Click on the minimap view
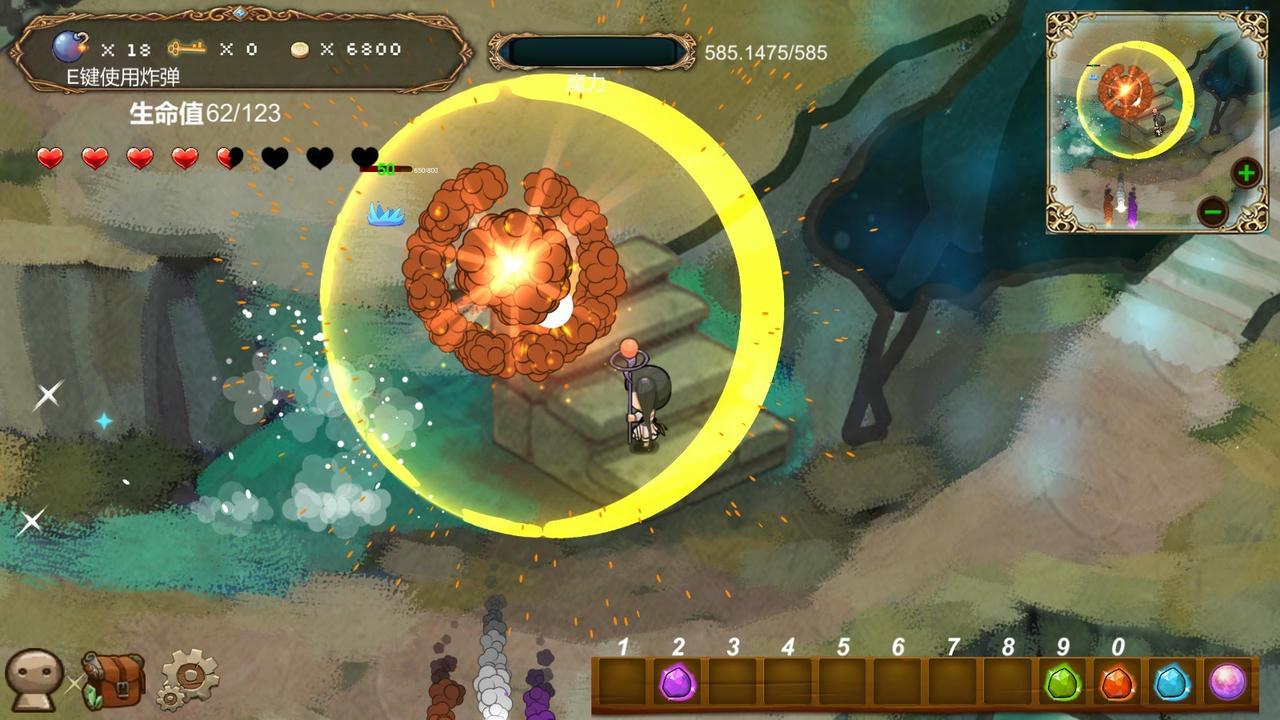Viewport: 1280px width, 720px height. (1150, 120)
